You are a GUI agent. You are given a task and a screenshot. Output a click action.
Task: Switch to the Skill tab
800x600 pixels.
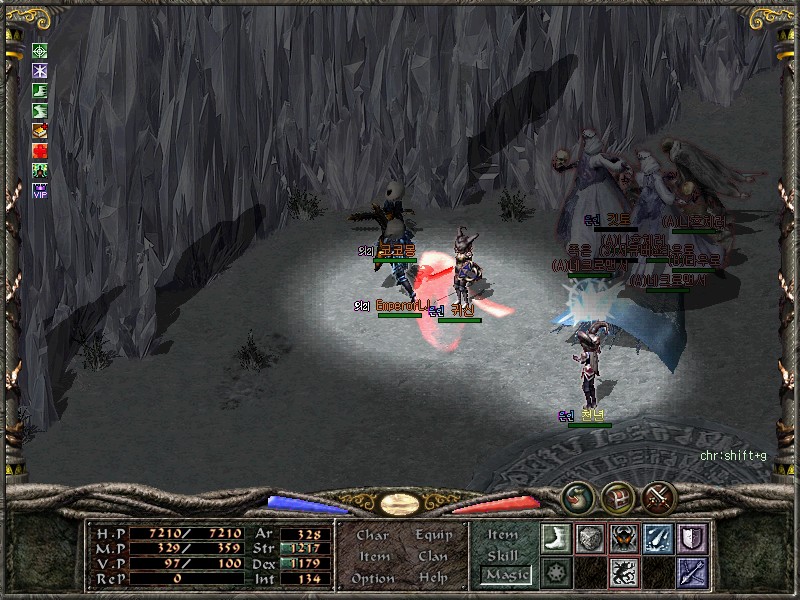point(503,555)
